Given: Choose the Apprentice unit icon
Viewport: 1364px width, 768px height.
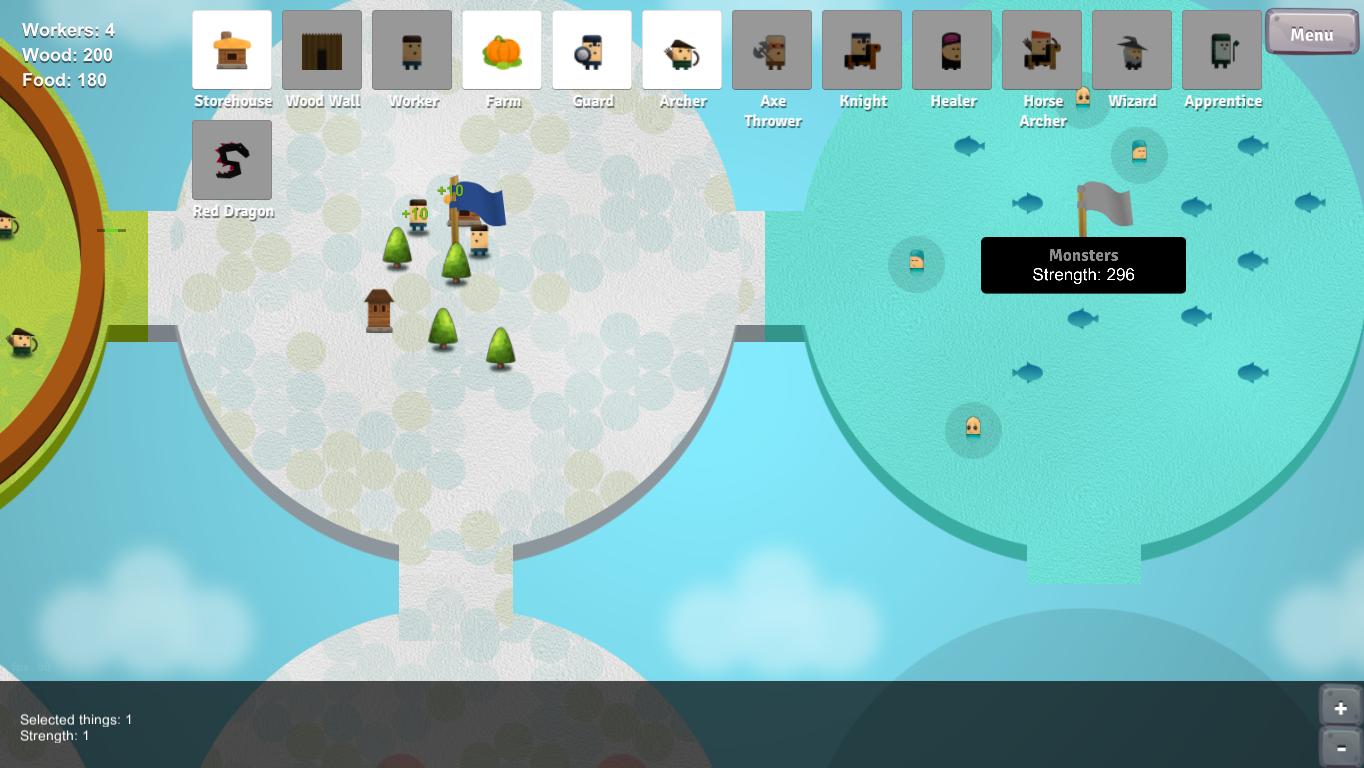Looking at the screenshot, I should 1222,50.
